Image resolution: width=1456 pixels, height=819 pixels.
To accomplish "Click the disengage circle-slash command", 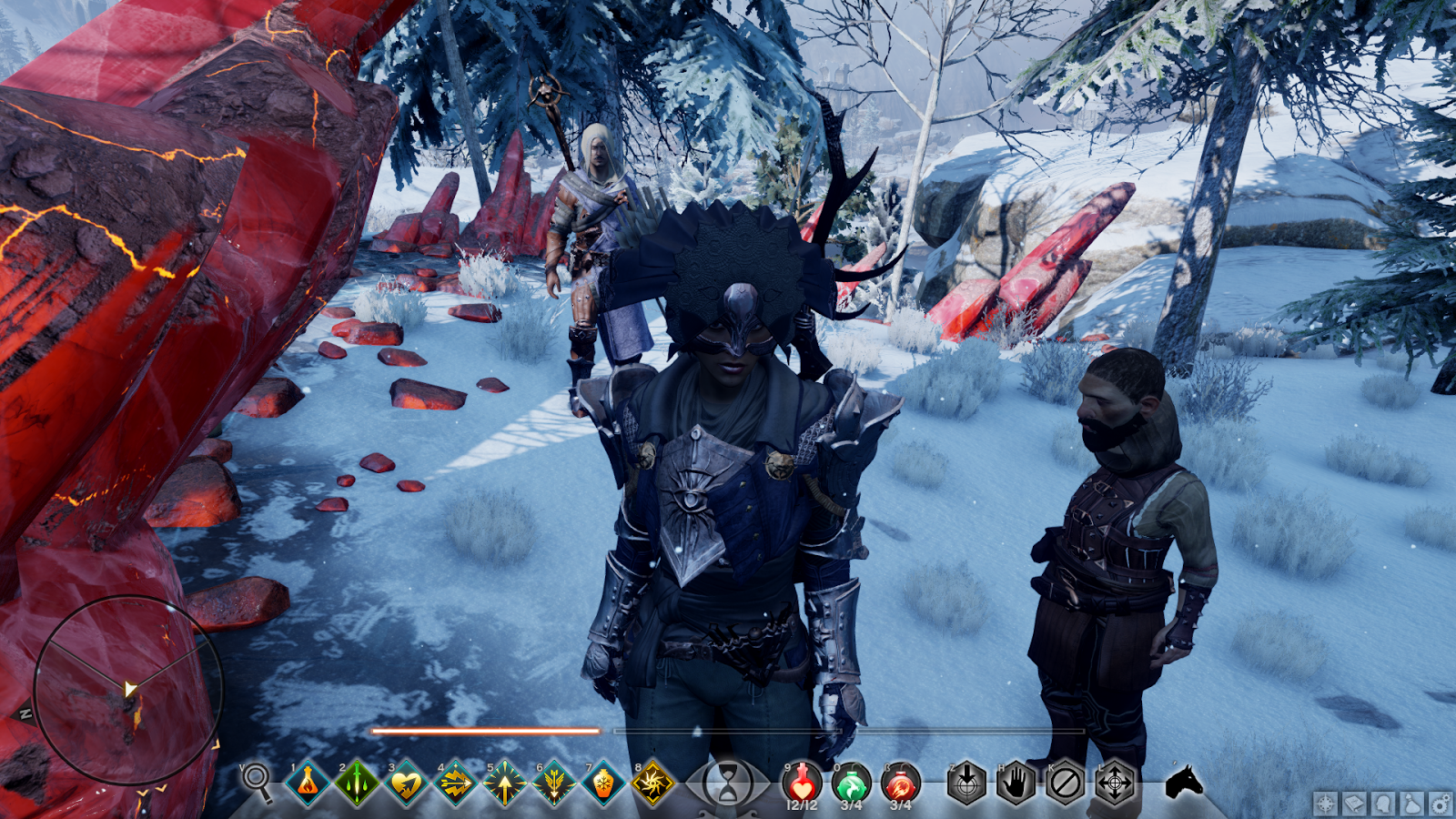I will (x=1065, y=783).
